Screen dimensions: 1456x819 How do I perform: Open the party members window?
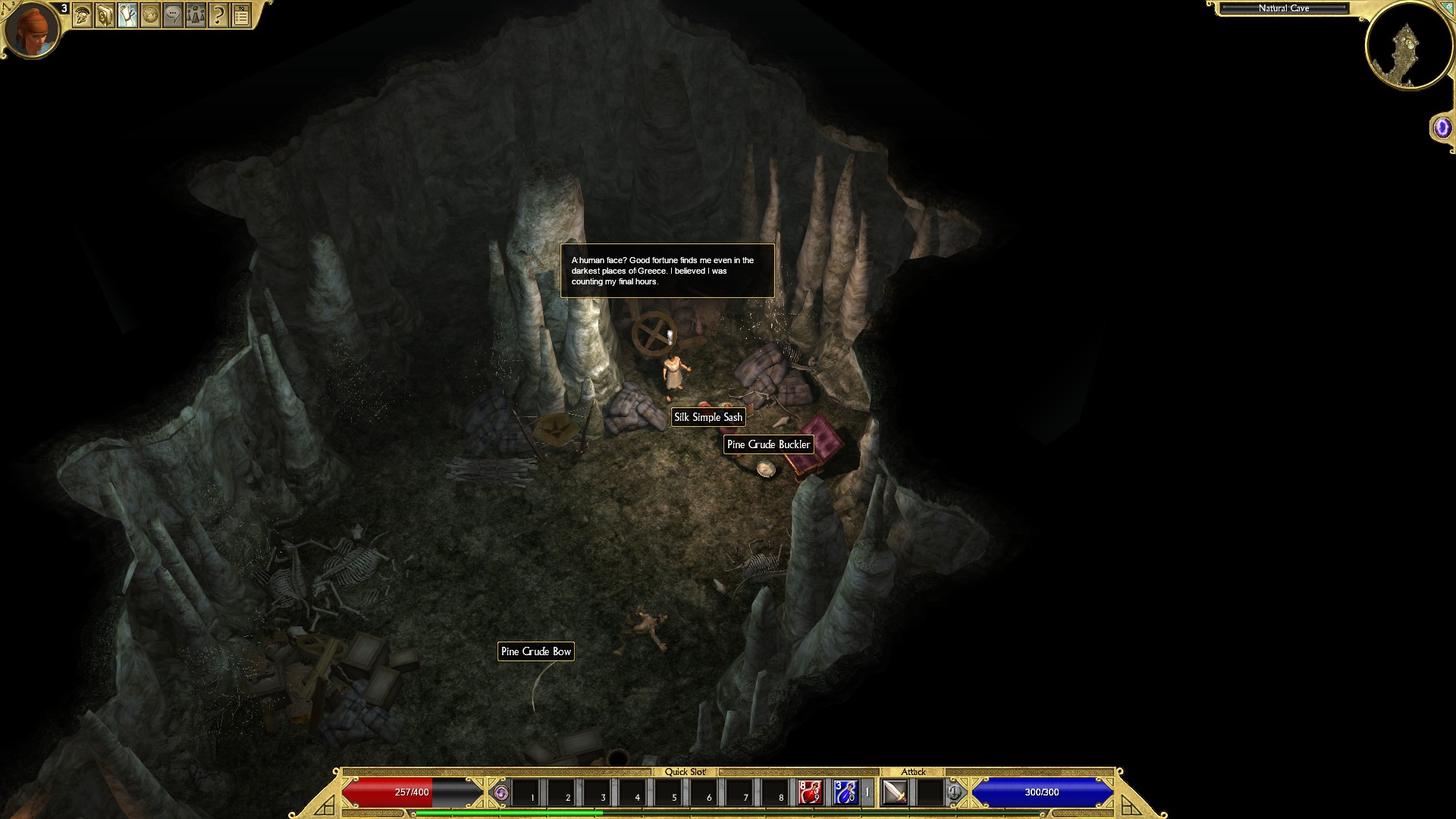[196, 15]
